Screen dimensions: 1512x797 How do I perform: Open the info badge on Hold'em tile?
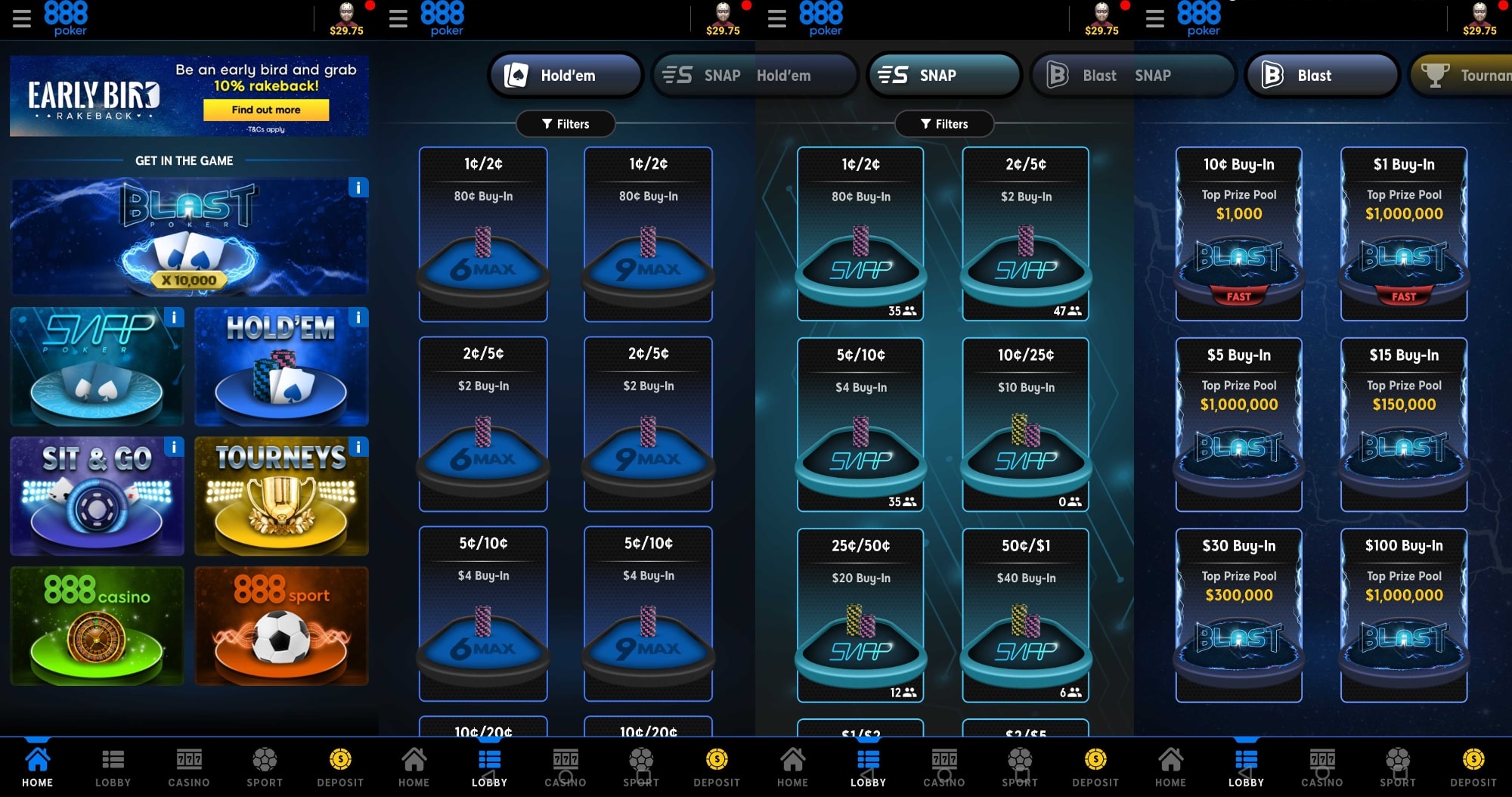[x=356, y=318]
